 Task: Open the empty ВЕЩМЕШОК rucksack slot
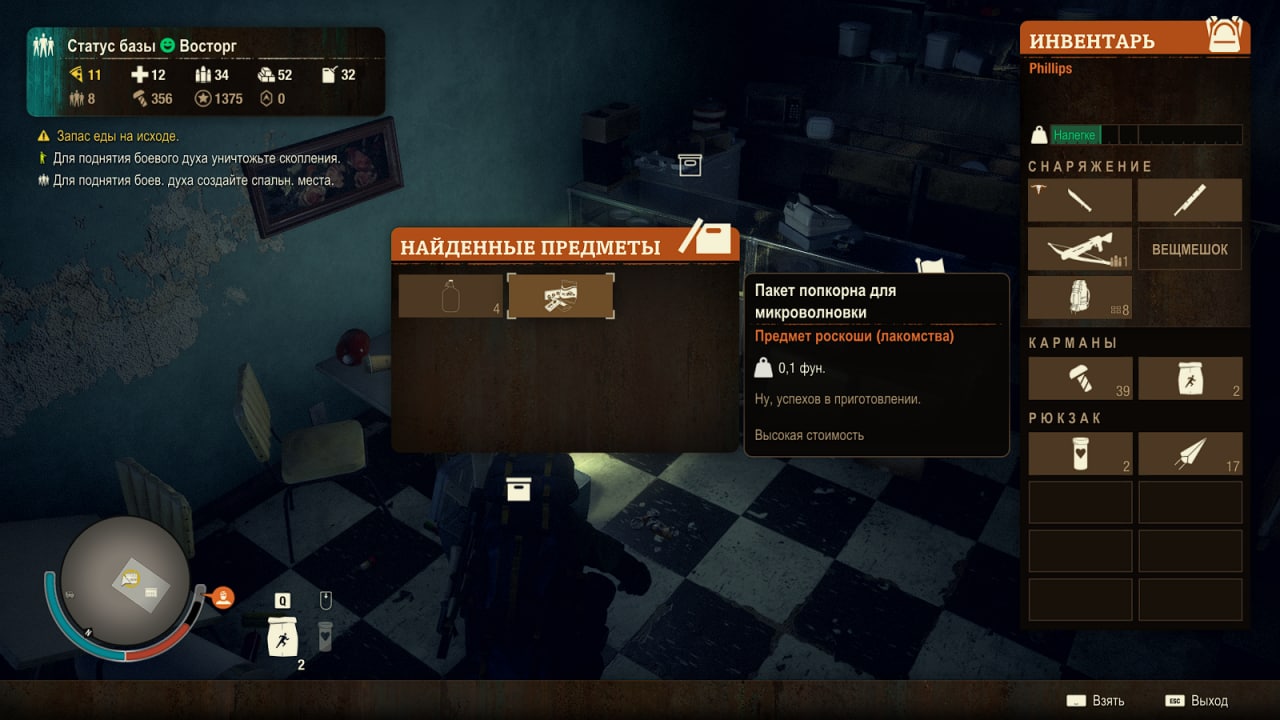(x=1190, y=249)
